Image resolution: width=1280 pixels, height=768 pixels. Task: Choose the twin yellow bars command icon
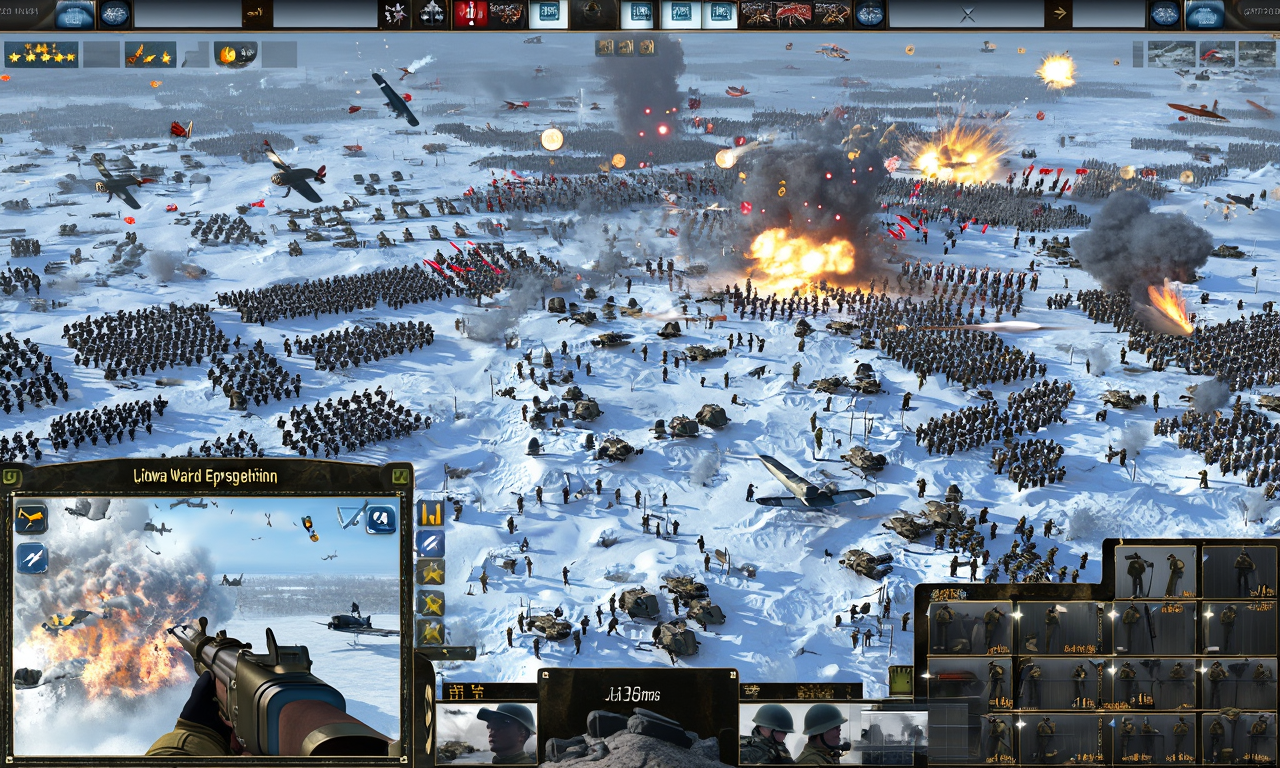[431, 514]
